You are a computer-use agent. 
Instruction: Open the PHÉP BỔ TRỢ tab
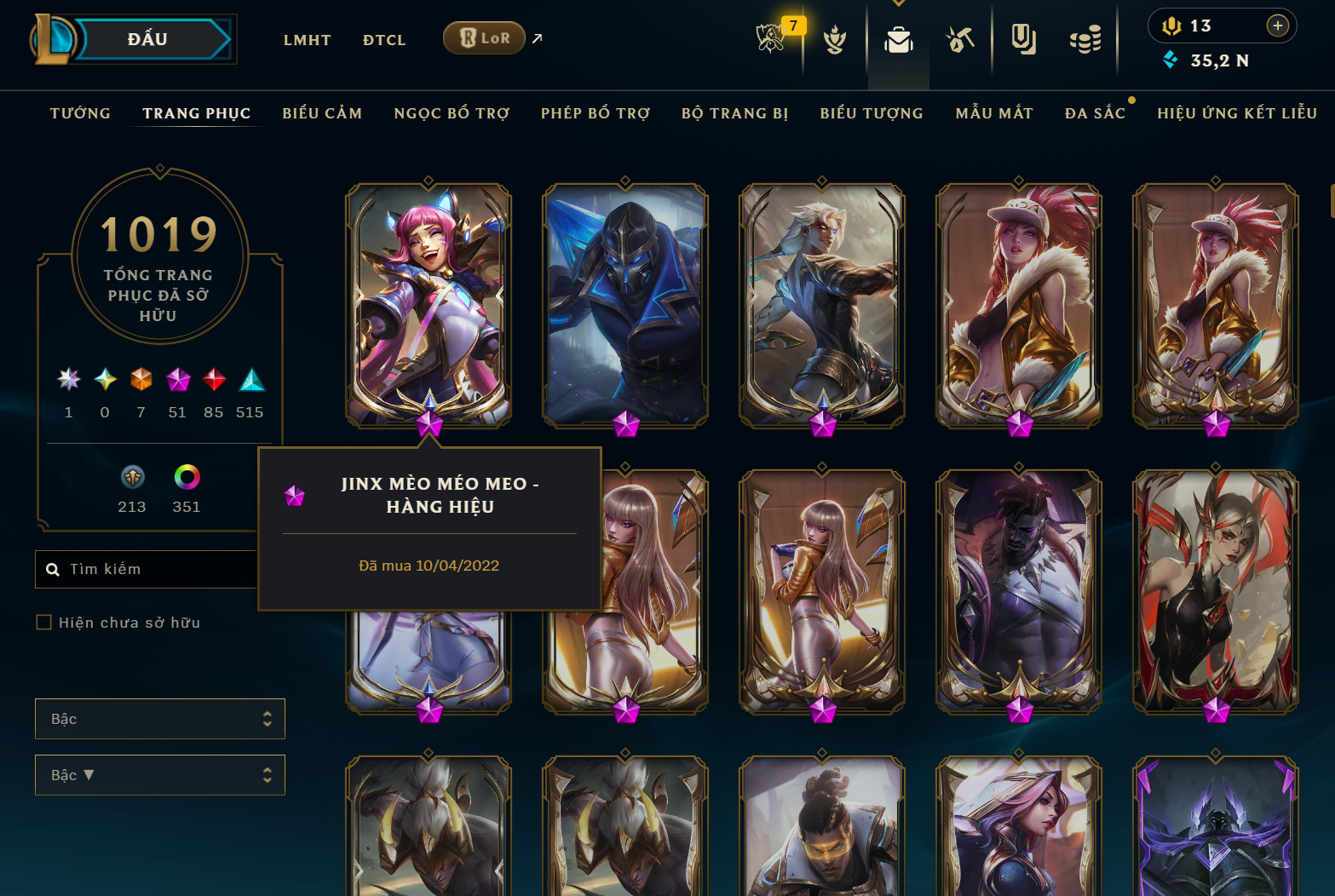tap(595, 113)
